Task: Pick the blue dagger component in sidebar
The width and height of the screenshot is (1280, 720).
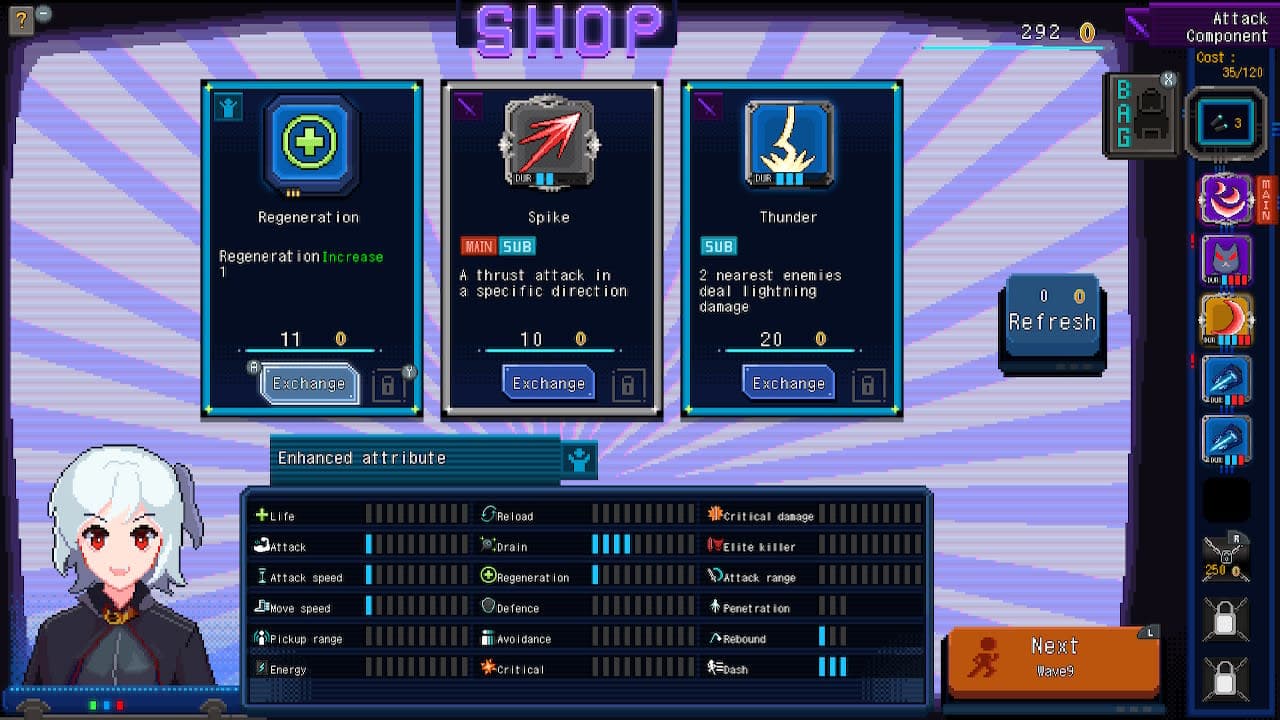Action: (x=1226, y=379)
